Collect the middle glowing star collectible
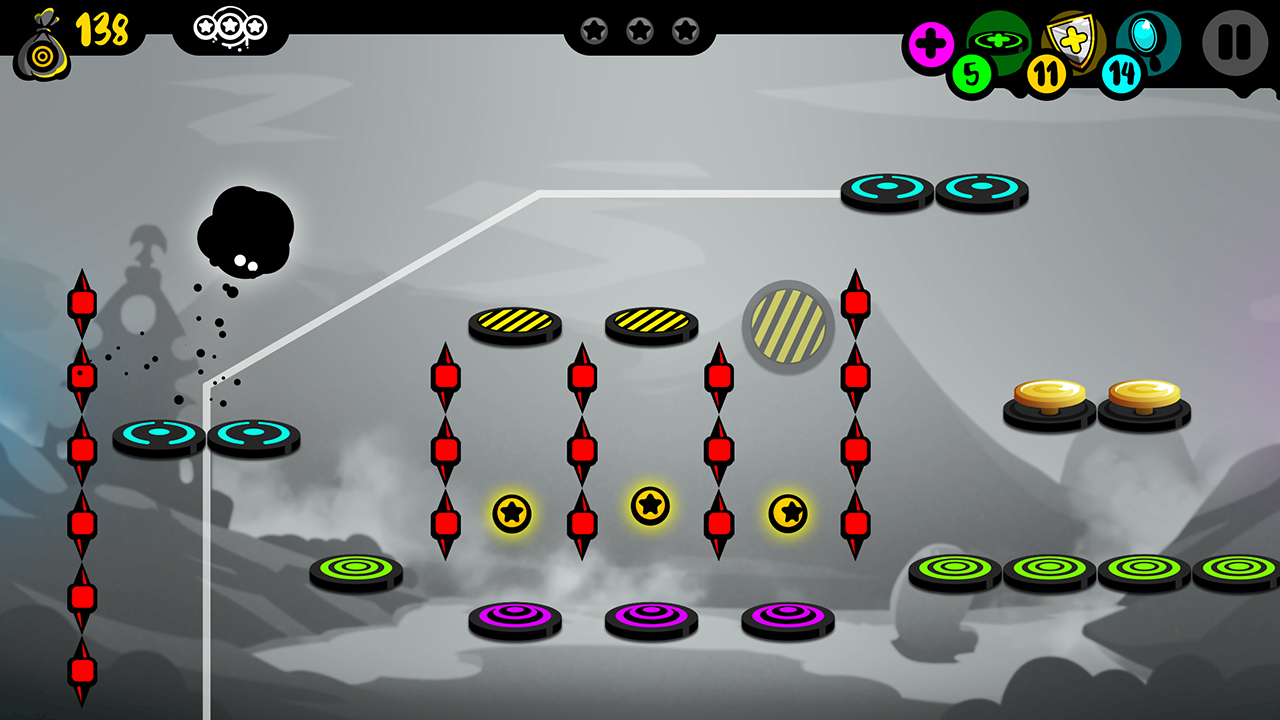 648,508
